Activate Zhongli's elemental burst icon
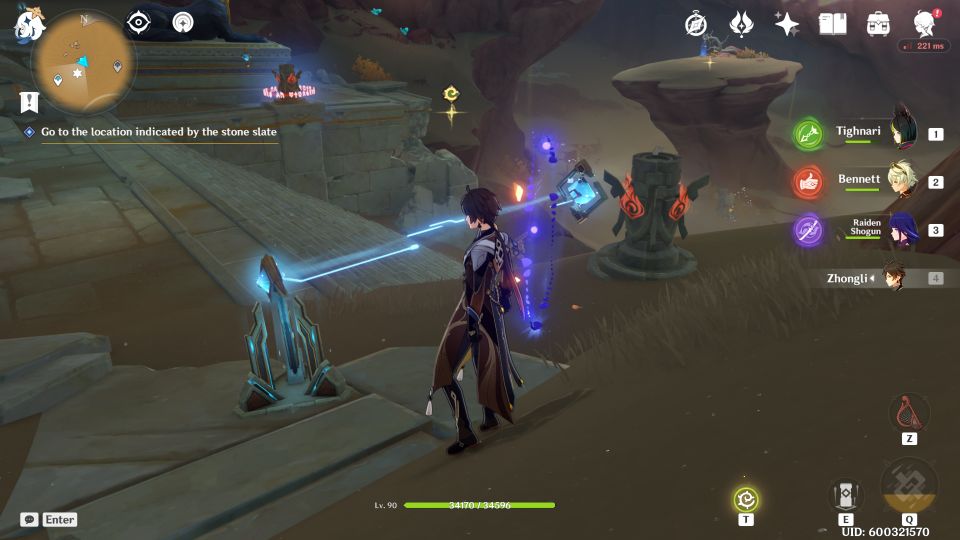960x540 pixels. click(909, 488)
